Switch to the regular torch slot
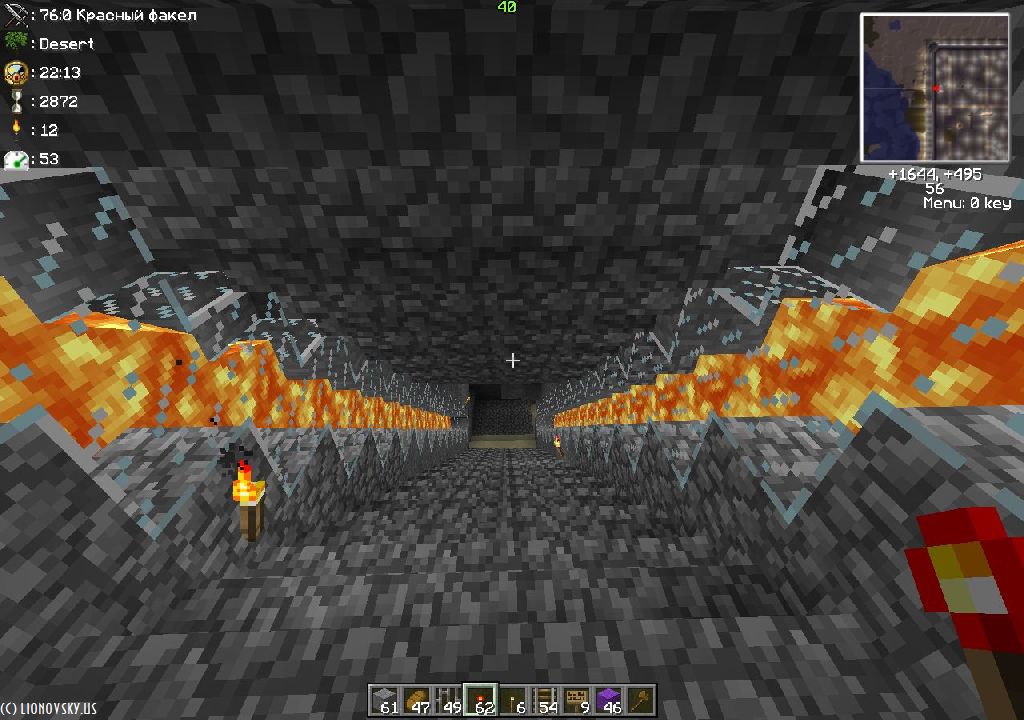1024x720 pixels. pos(513,700)
